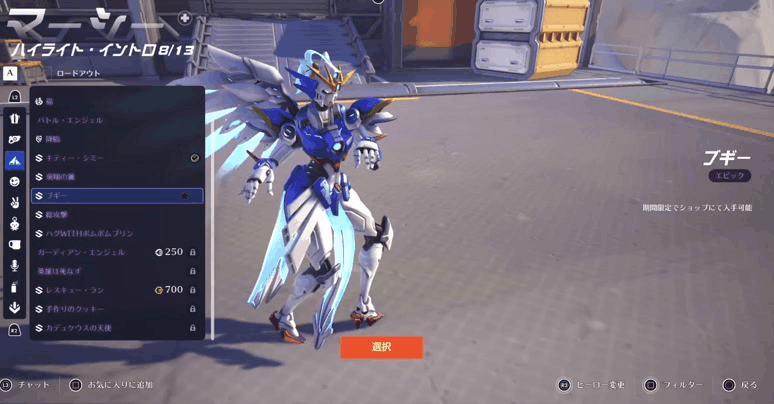
Task: Open the microphone voice line category
Action: (15, 265)
